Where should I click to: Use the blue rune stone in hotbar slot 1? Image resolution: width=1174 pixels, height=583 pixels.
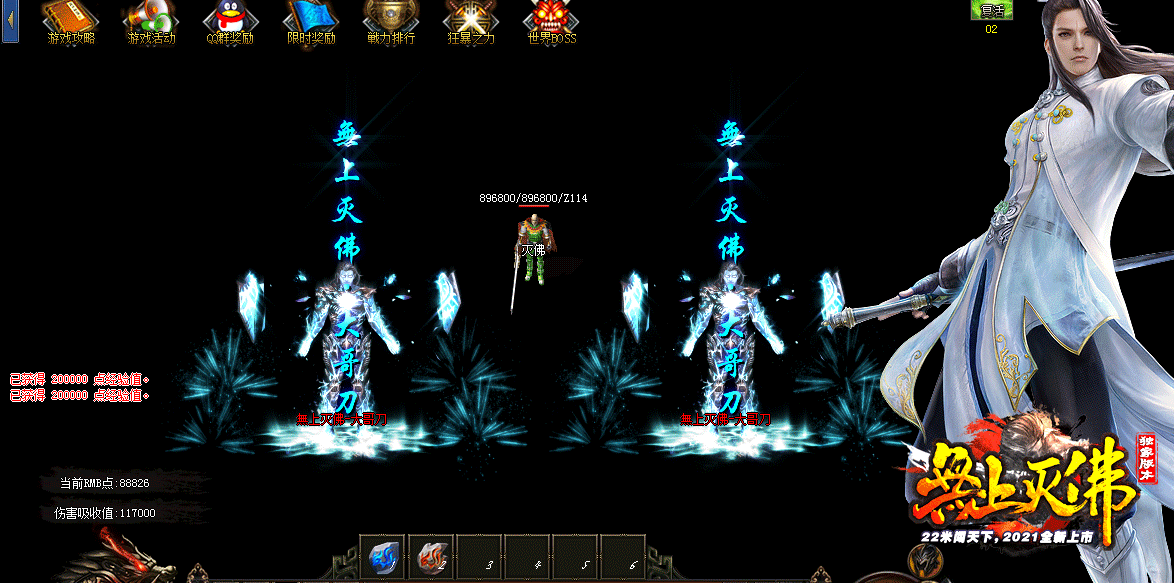coord(383,556)
